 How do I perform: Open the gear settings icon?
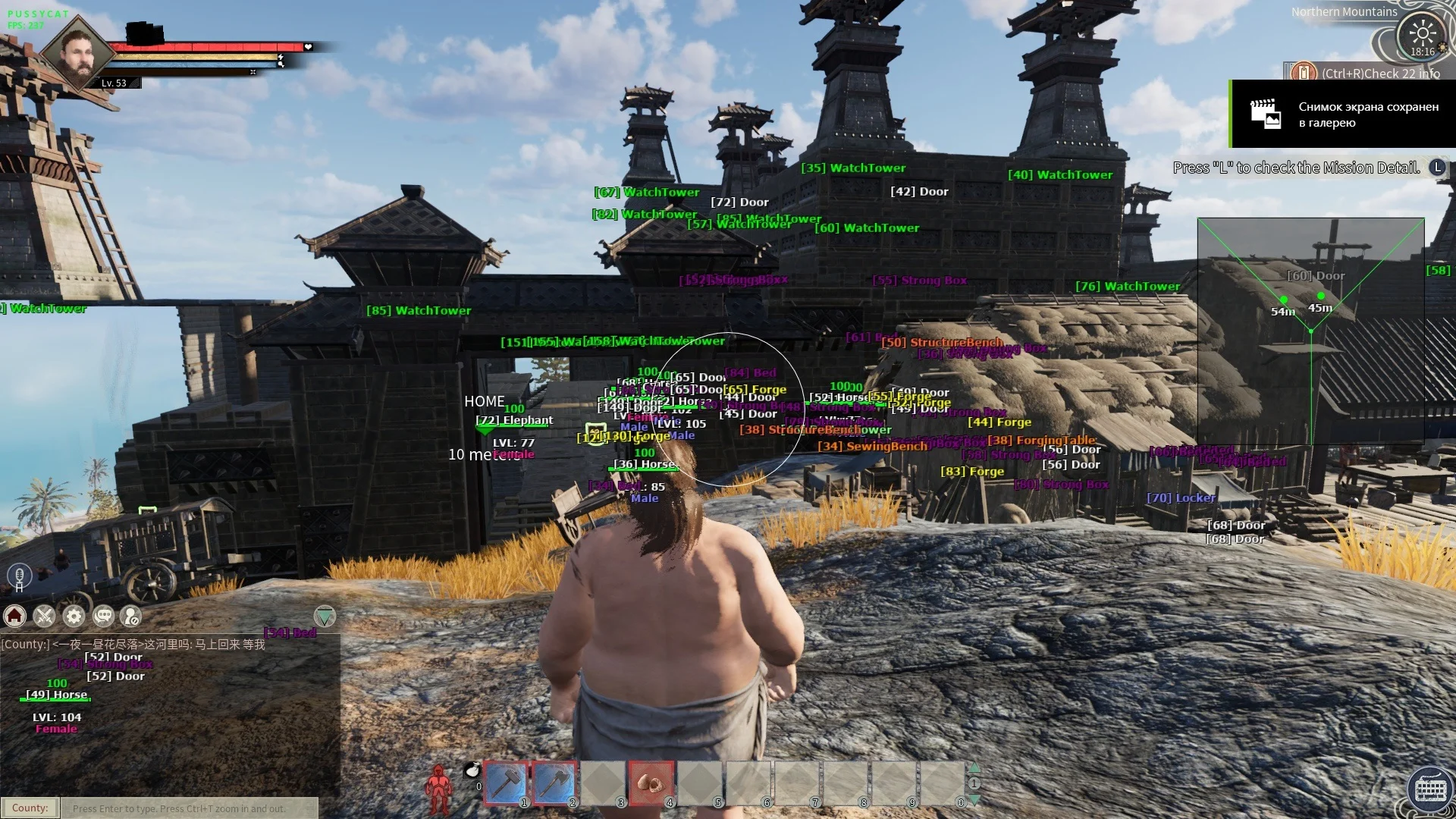tap(74, 617)
